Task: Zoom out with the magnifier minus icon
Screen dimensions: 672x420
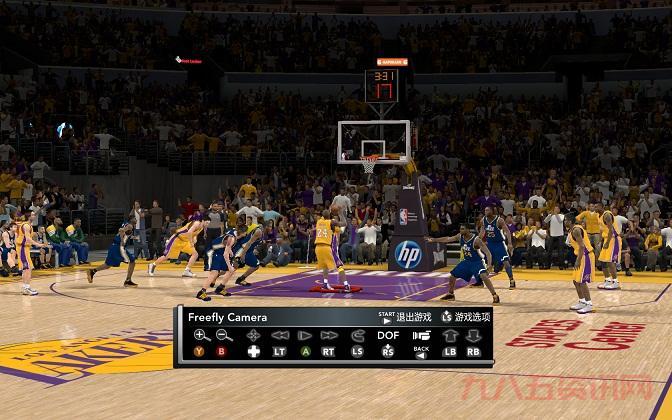Action: 223,335
